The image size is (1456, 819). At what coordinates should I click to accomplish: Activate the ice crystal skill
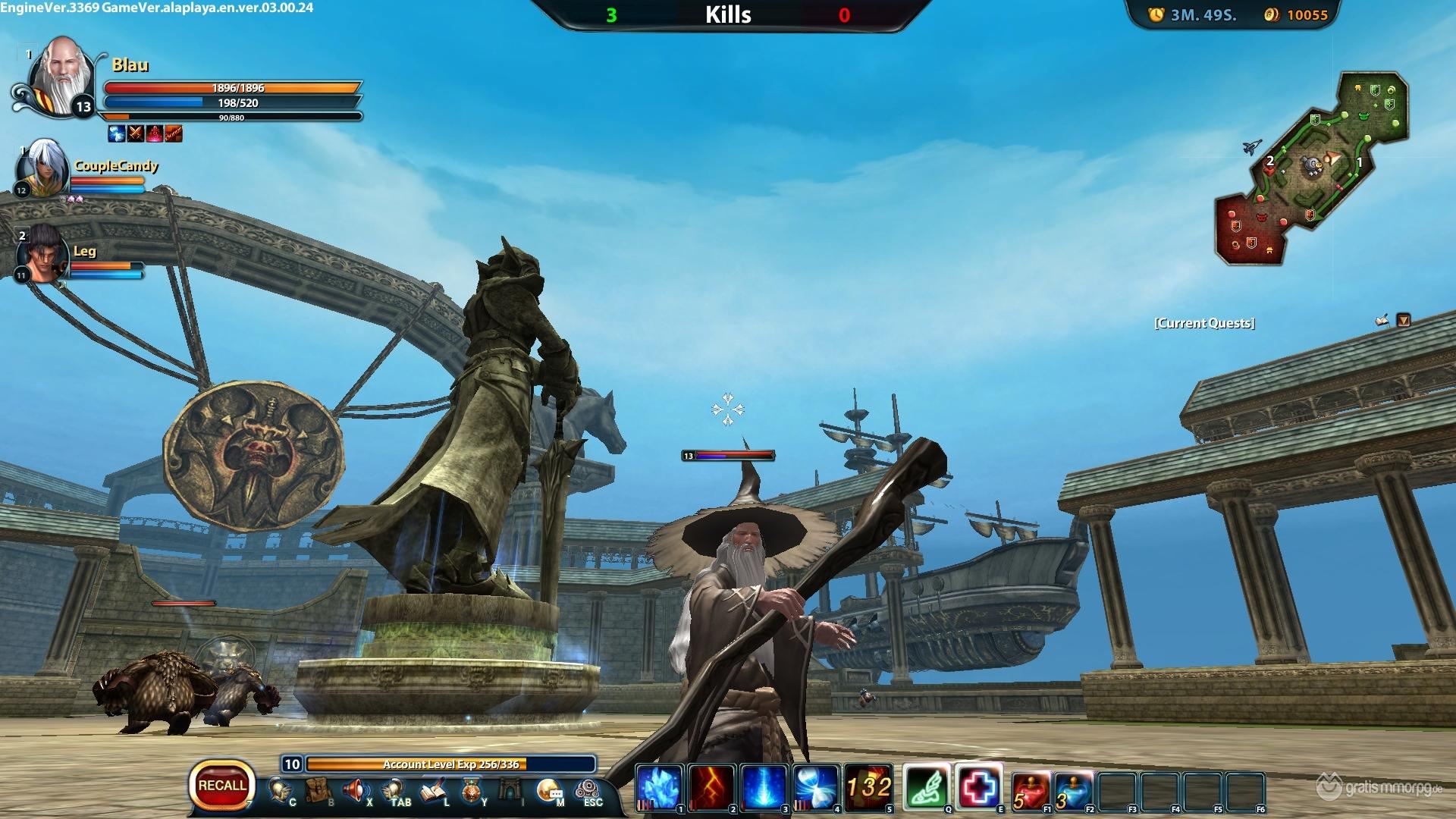click(x=659, y=787)
